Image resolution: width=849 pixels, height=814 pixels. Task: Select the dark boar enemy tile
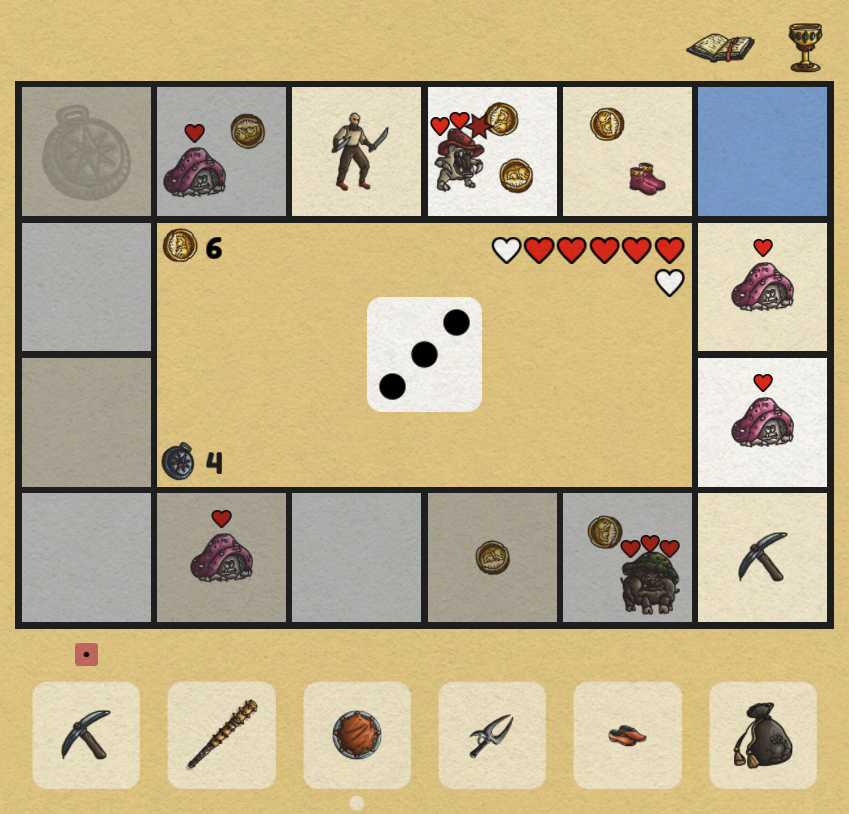[x=628, y=557]
